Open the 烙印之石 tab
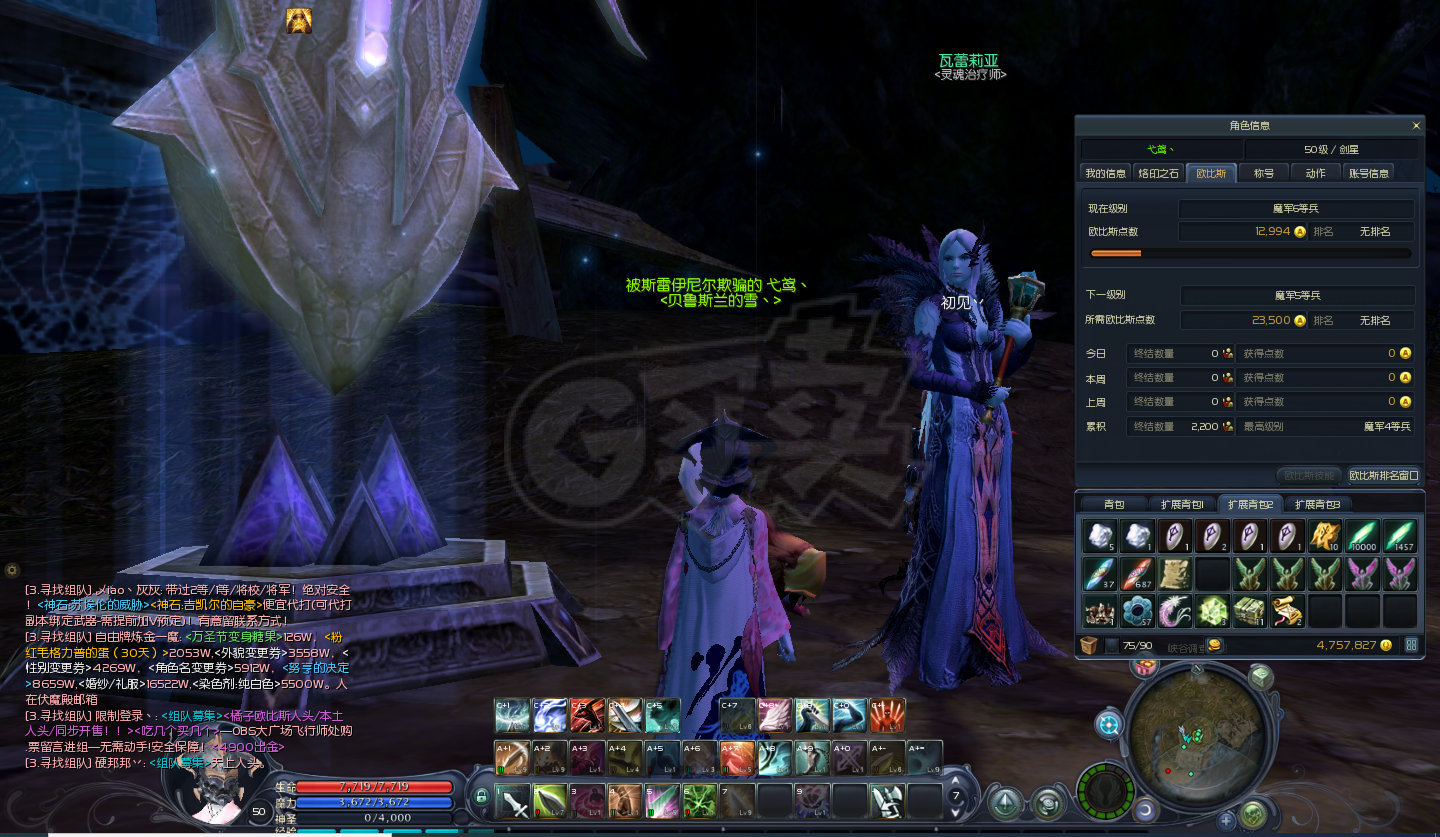Image resolution: width=1440 pixels, height=837 pixels. pos(1159,173)
